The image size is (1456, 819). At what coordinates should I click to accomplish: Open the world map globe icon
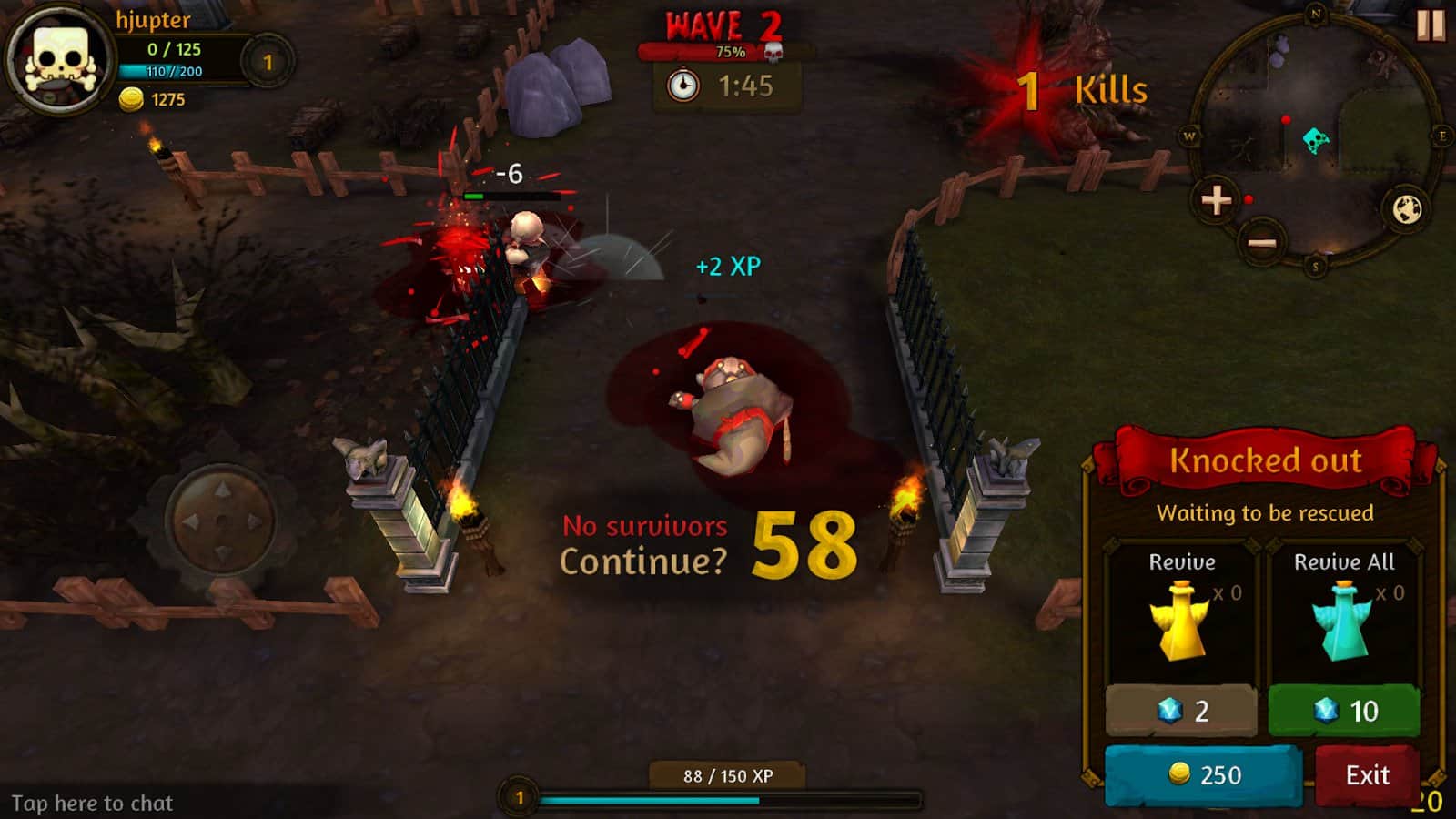pos(1407,209)
